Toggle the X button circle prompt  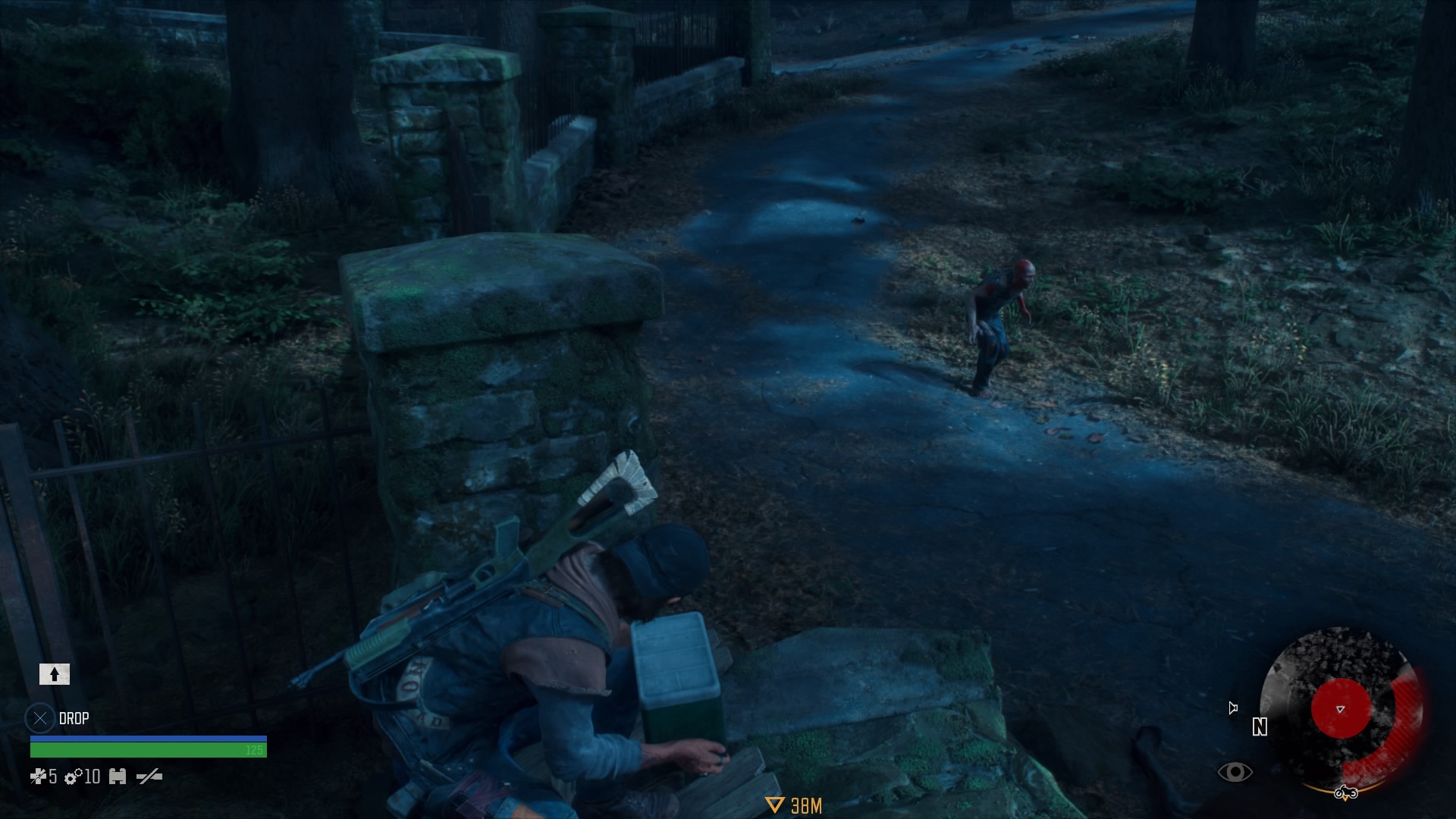[x=39, y=719]
